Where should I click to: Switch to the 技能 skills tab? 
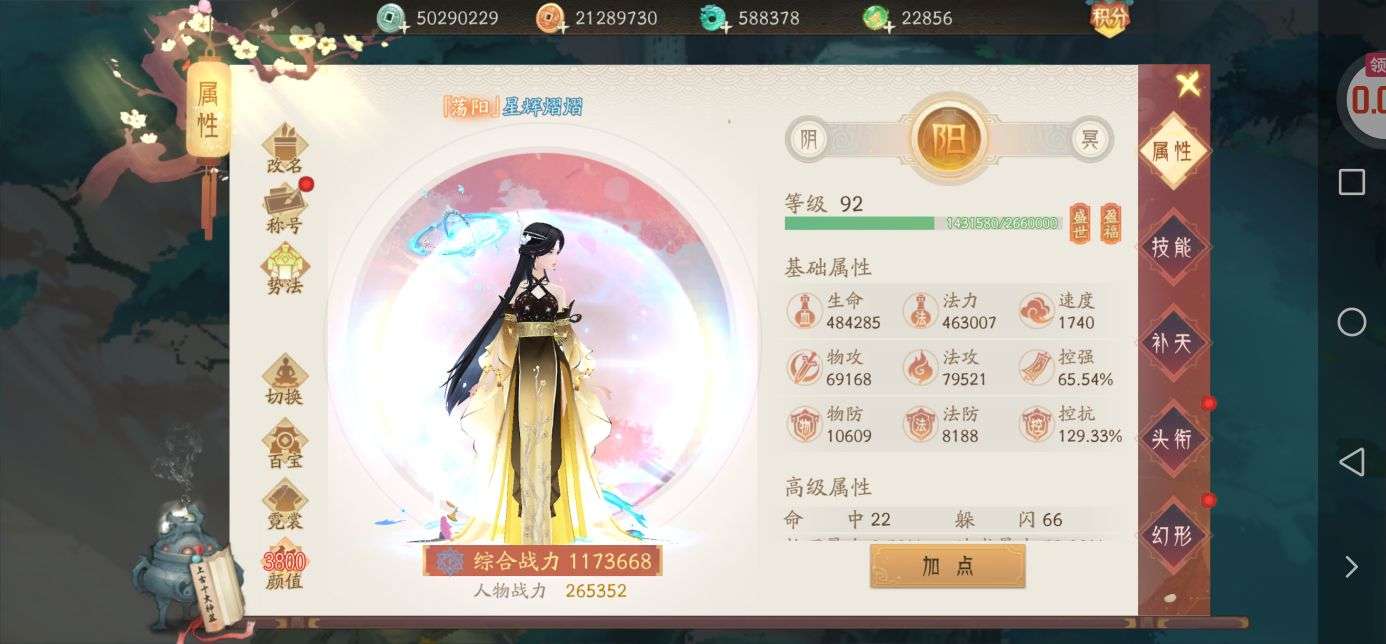click(x=1172, y=247)
